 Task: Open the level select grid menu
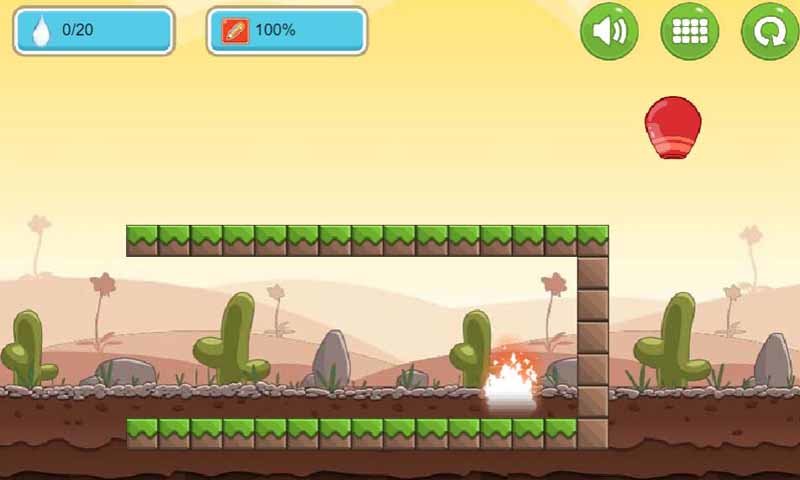click(690, 31)
